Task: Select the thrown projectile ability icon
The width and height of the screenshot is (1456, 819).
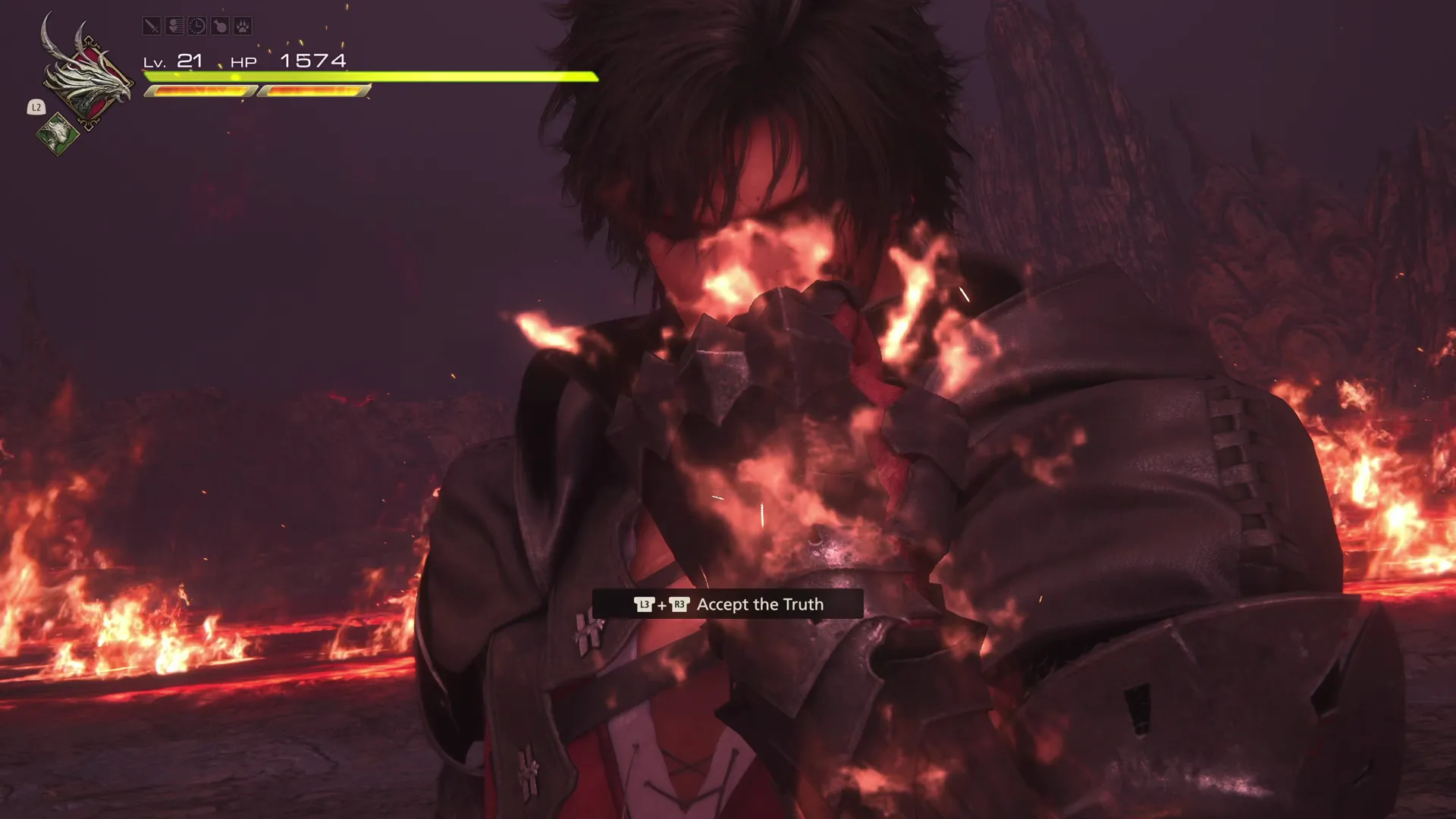Action: (175, 26)
